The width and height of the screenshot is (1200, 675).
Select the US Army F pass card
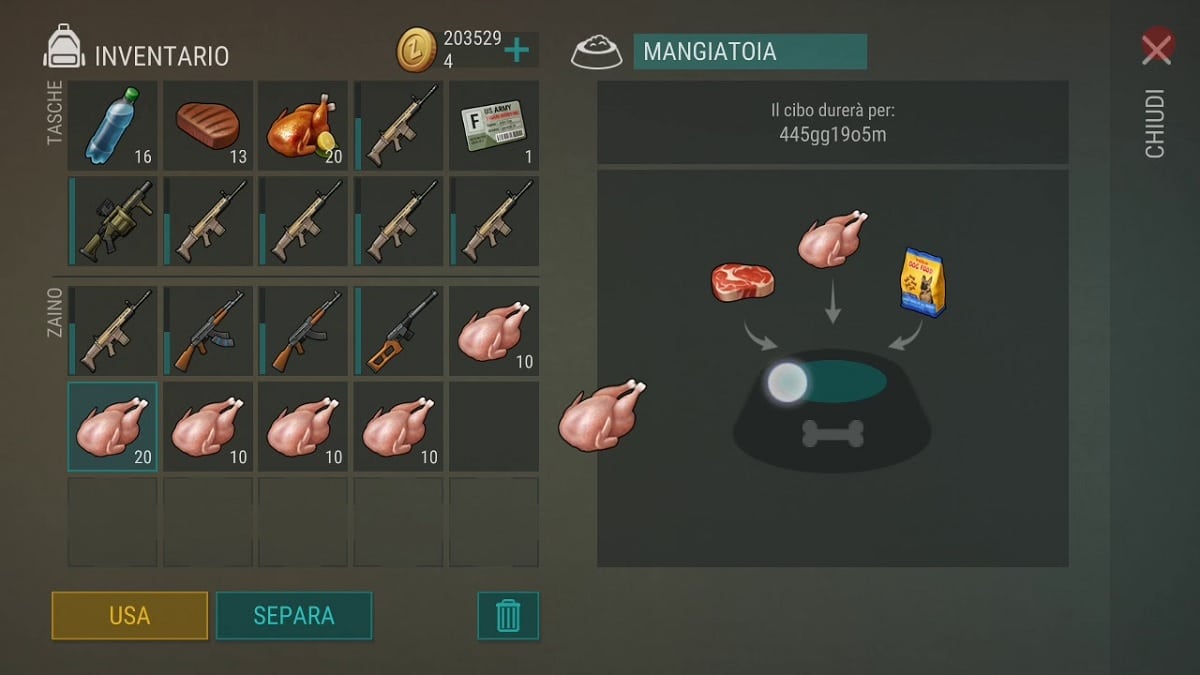(494, 125)
